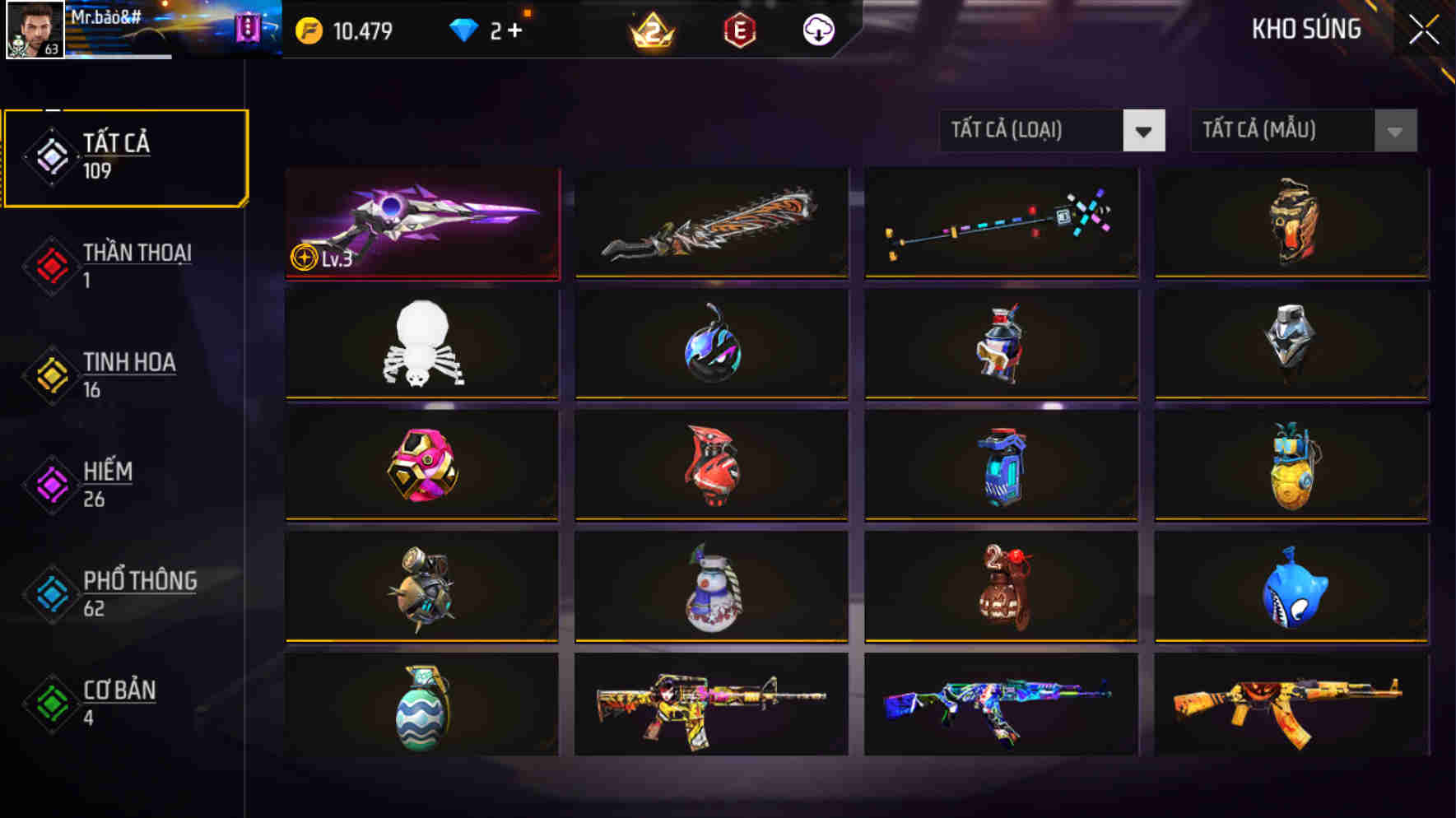This screenshot has height=818, width=1456.
Task: Toggle selection of the blue shark grenade
Action: (x=1291, y=586)
